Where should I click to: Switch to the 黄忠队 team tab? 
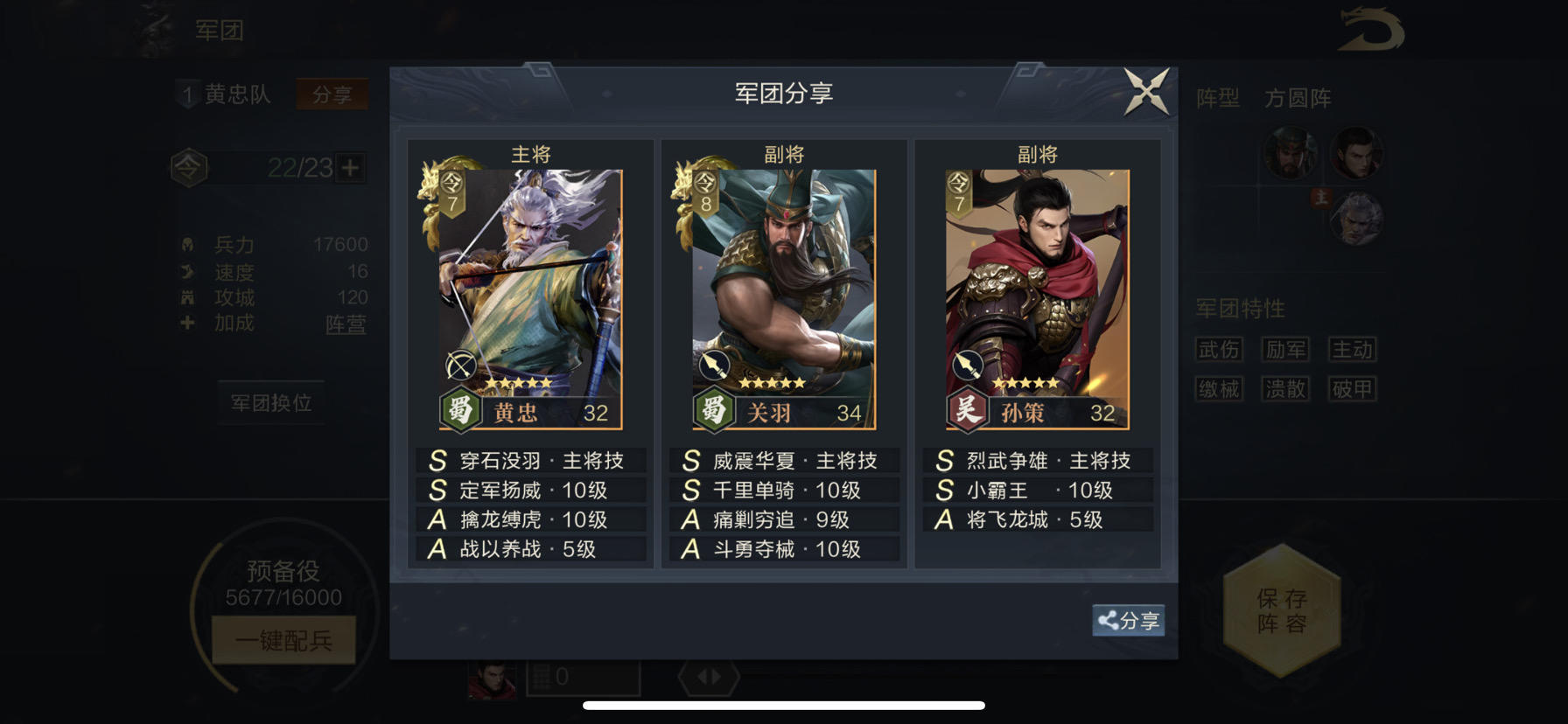238,94
